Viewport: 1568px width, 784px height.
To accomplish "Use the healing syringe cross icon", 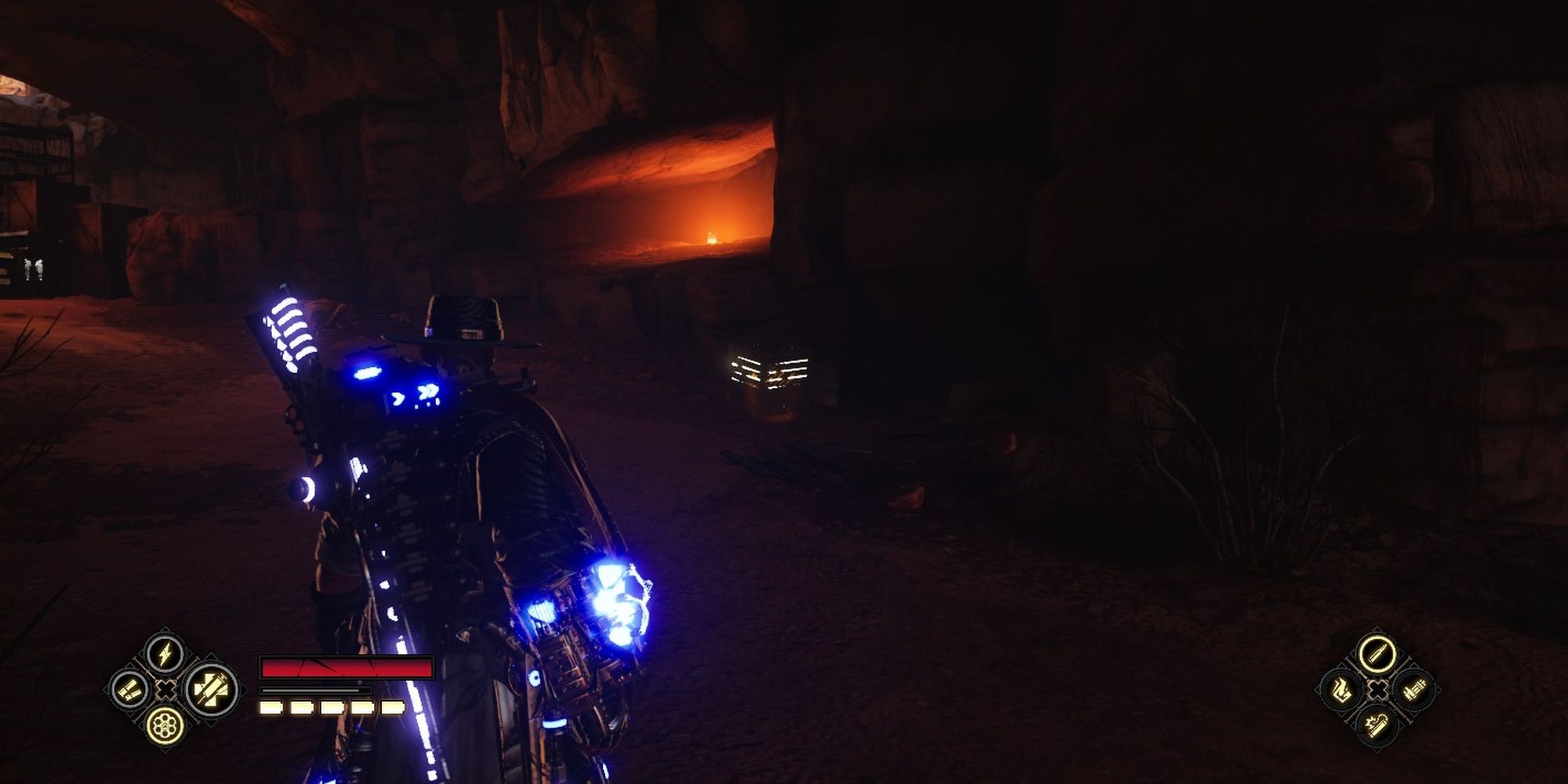I will click(212, 690).
